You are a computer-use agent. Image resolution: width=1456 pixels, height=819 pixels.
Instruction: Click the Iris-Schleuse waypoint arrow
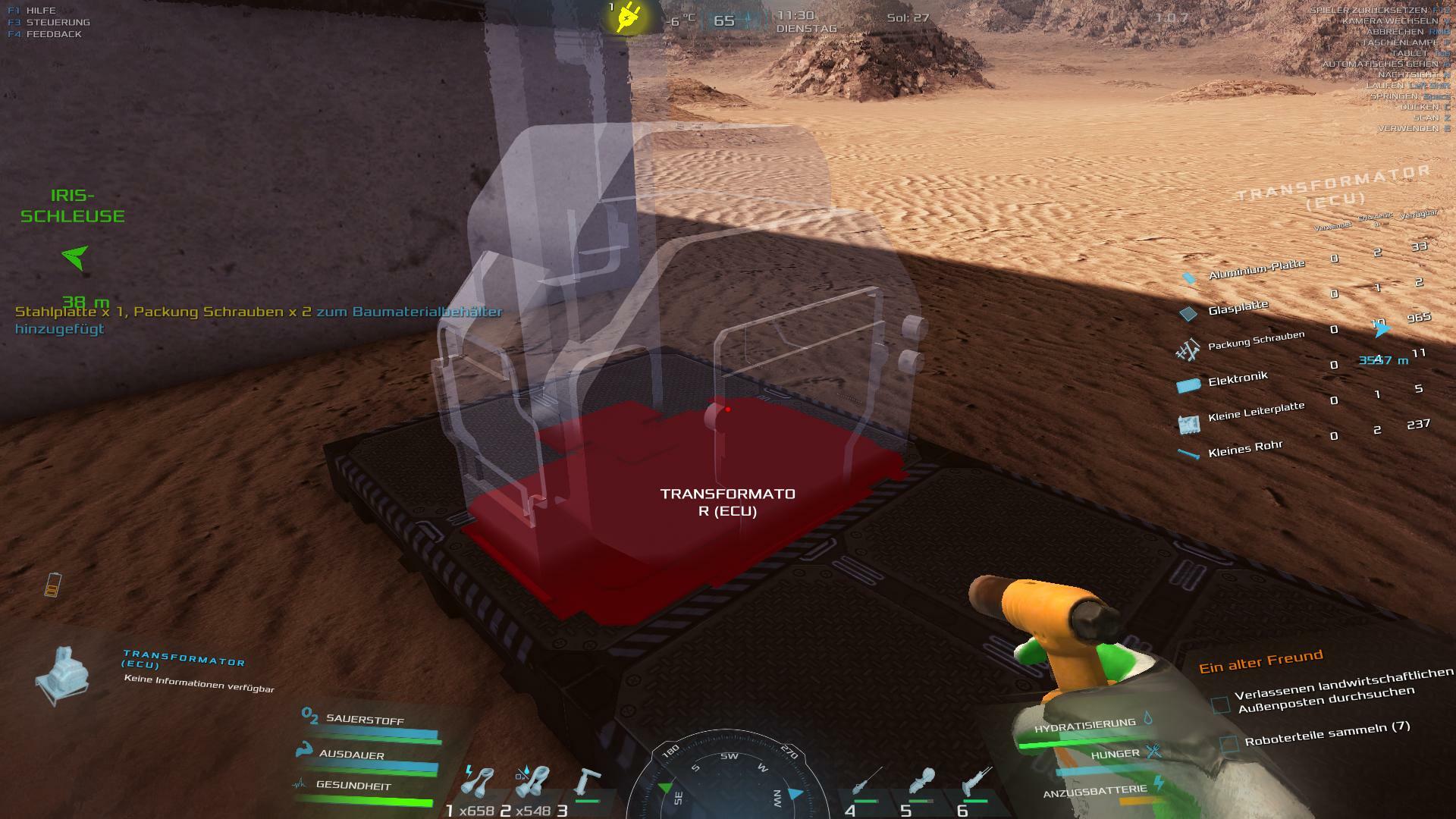pyautogui.click(x=74, y=257)
